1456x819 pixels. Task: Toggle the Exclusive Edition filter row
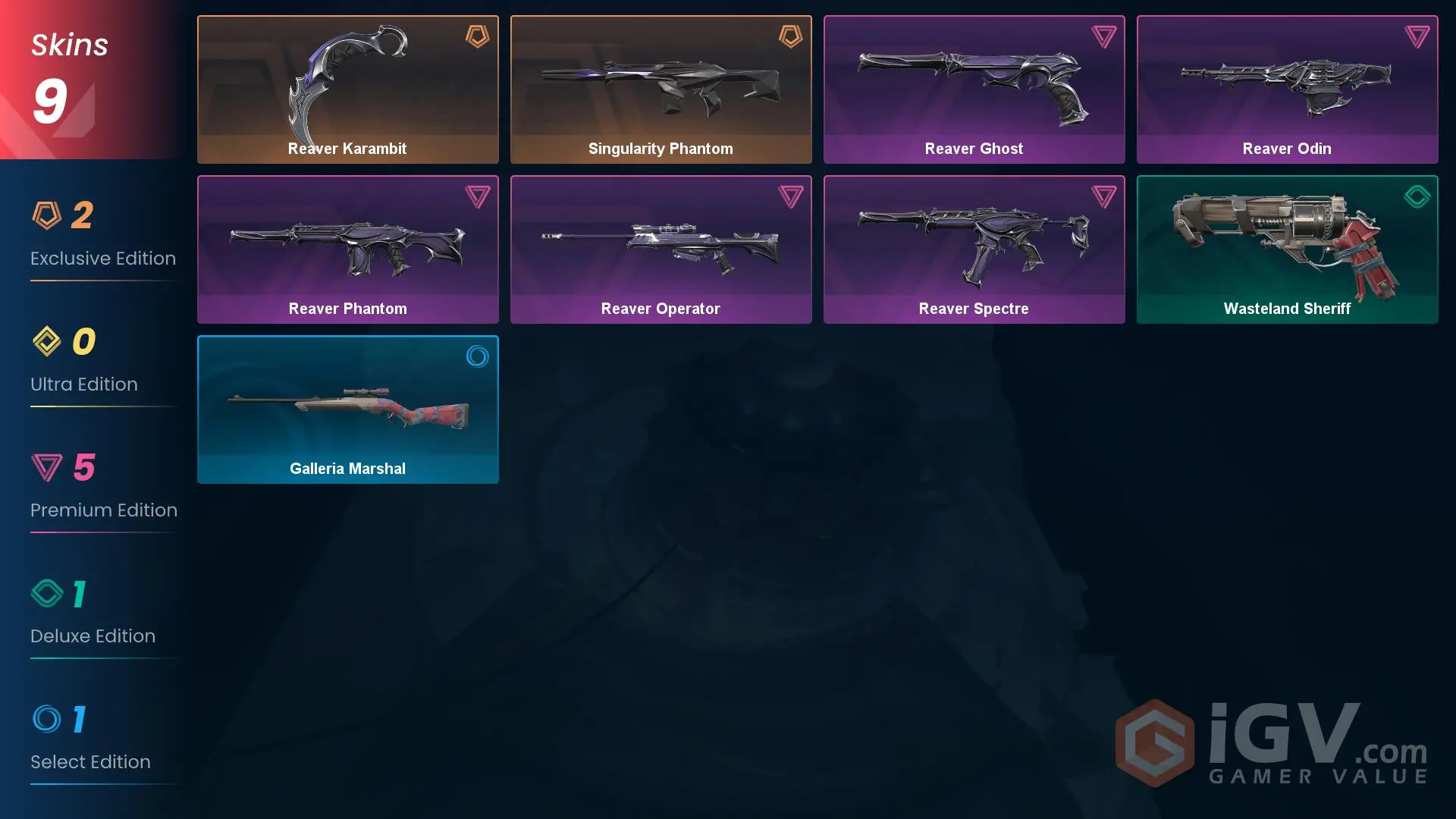pos(103,237)
